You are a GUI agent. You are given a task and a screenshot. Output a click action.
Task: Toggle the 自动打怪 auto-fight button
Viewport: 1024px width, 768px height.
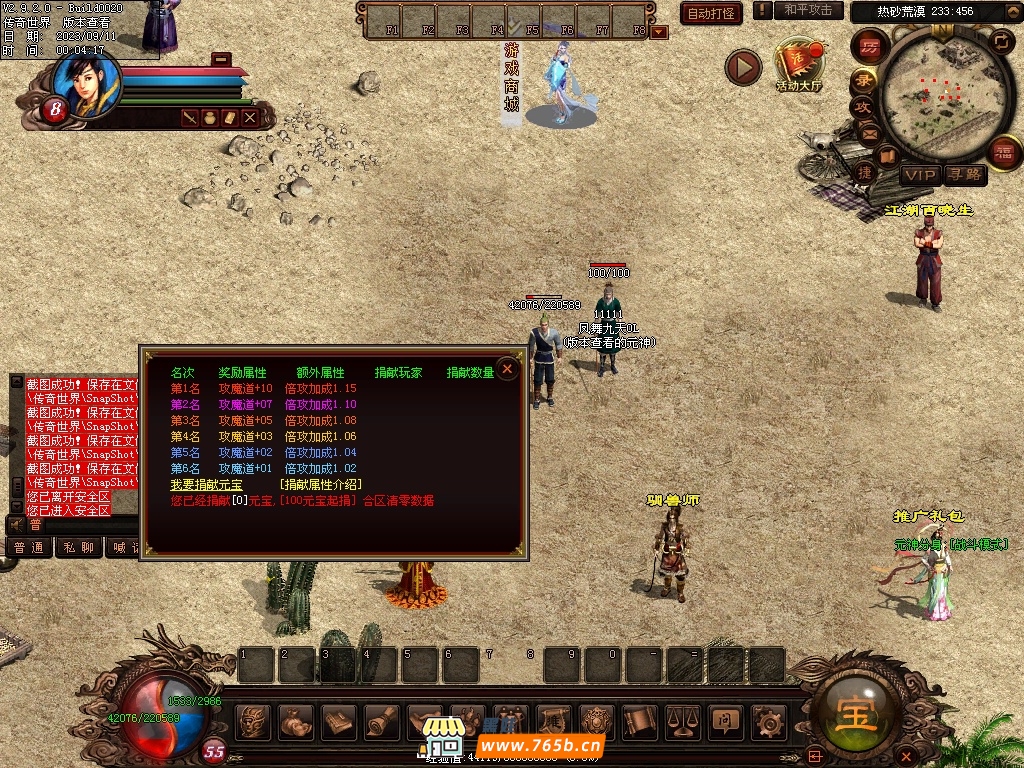pyautogui.click(x=711, y=13)
